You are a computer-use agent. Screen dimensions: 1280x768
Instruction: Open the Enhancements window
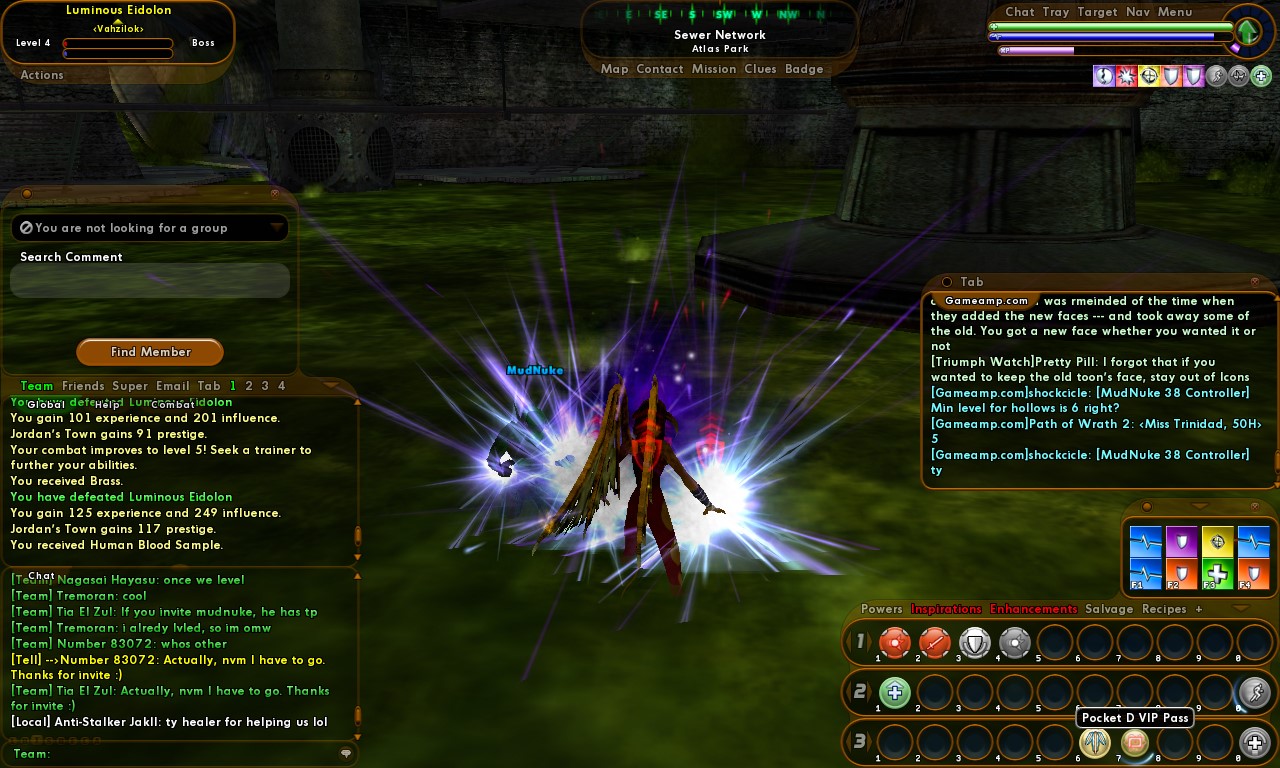[x=1033, y=609]
